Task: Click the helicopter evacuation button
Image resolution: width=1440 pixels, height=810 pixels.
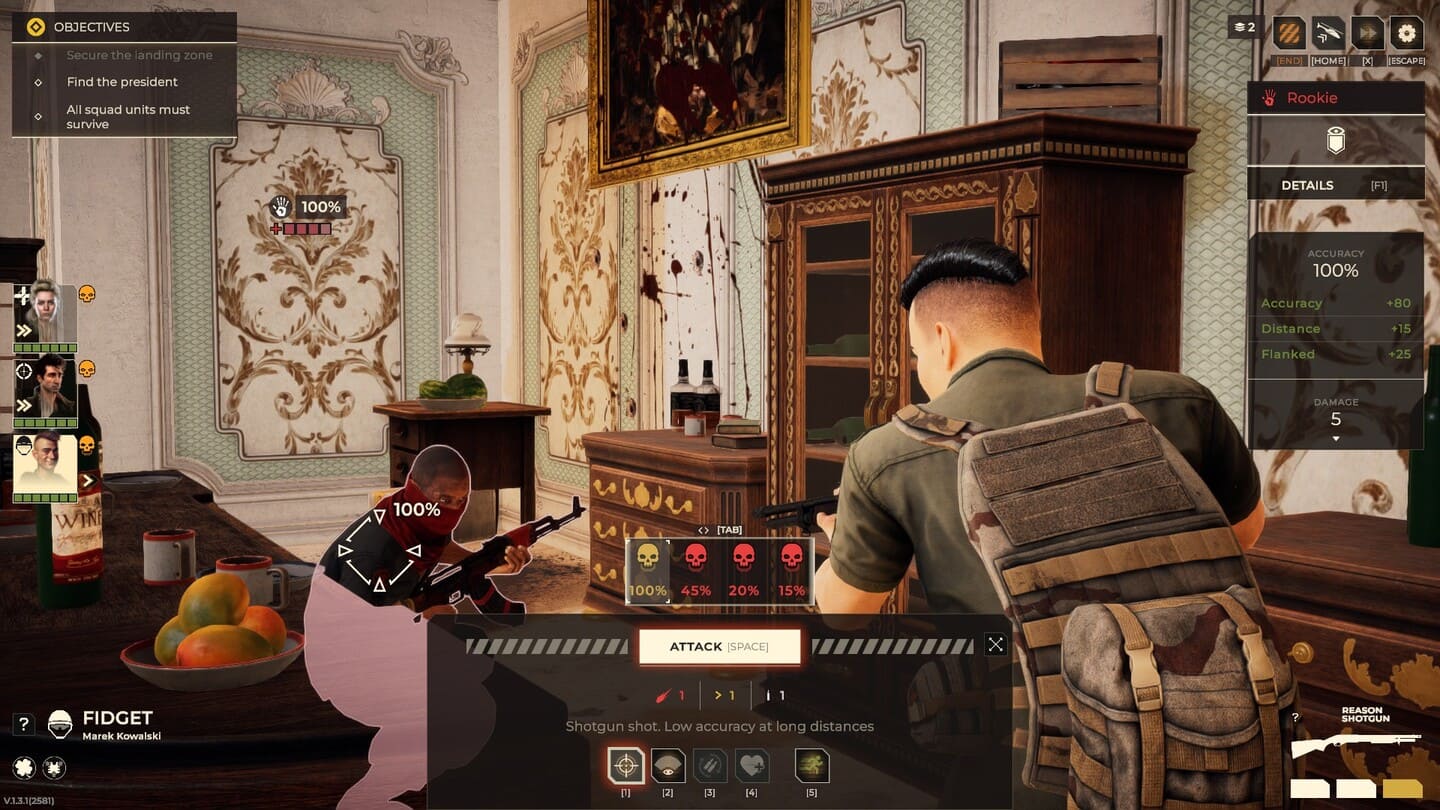Action: [1329, 34]
